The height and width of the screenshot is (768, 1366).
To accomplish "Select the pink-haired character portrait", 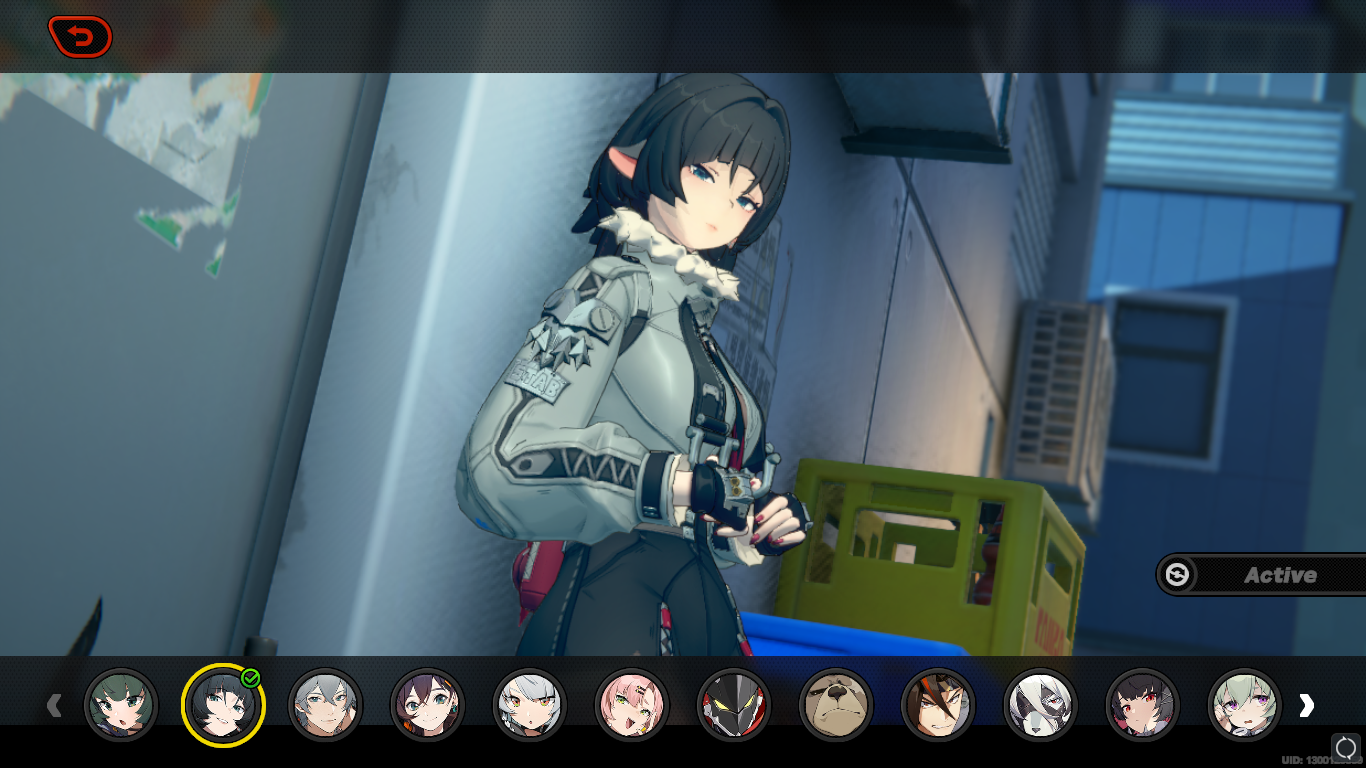I will click(x=633, y=706).
